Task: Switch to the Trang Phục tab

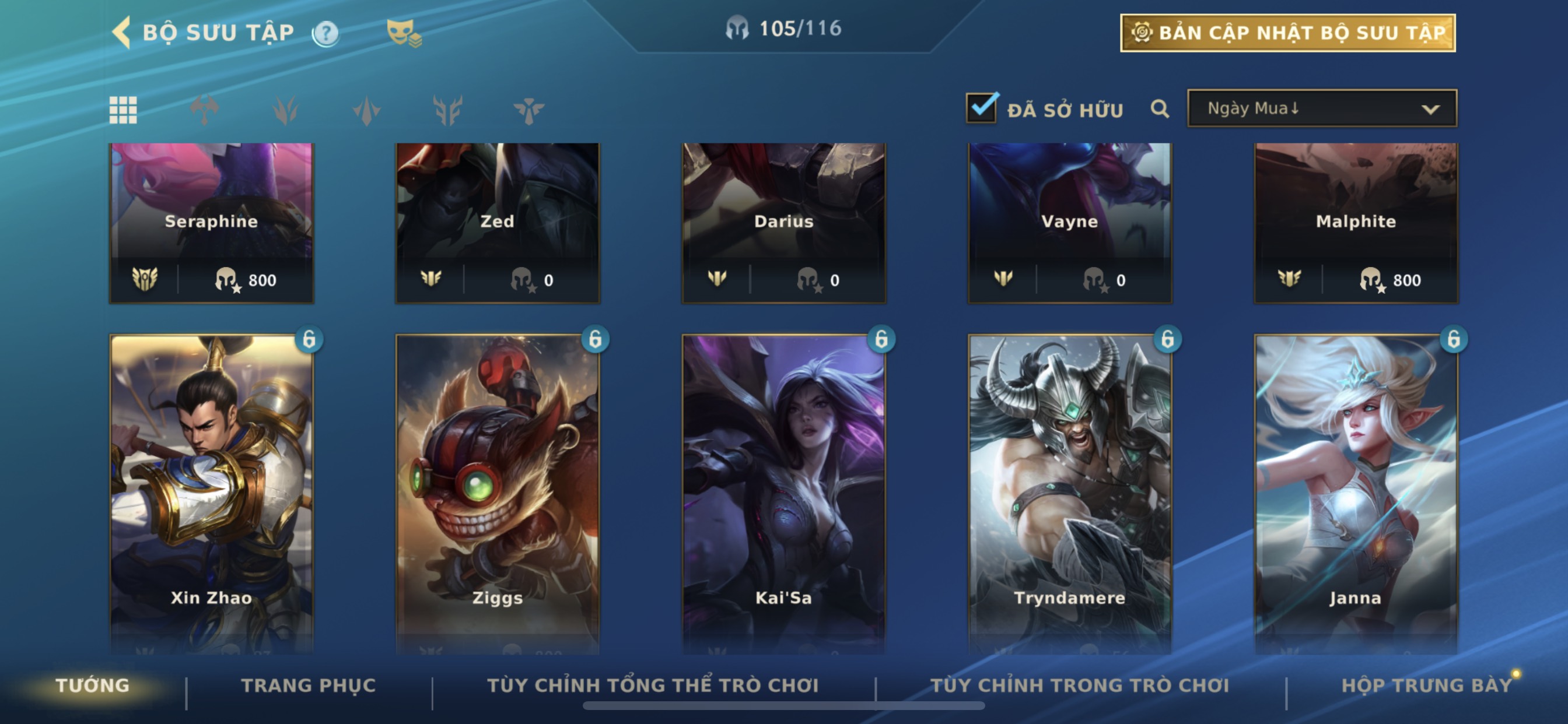Action: click(309, 686)
